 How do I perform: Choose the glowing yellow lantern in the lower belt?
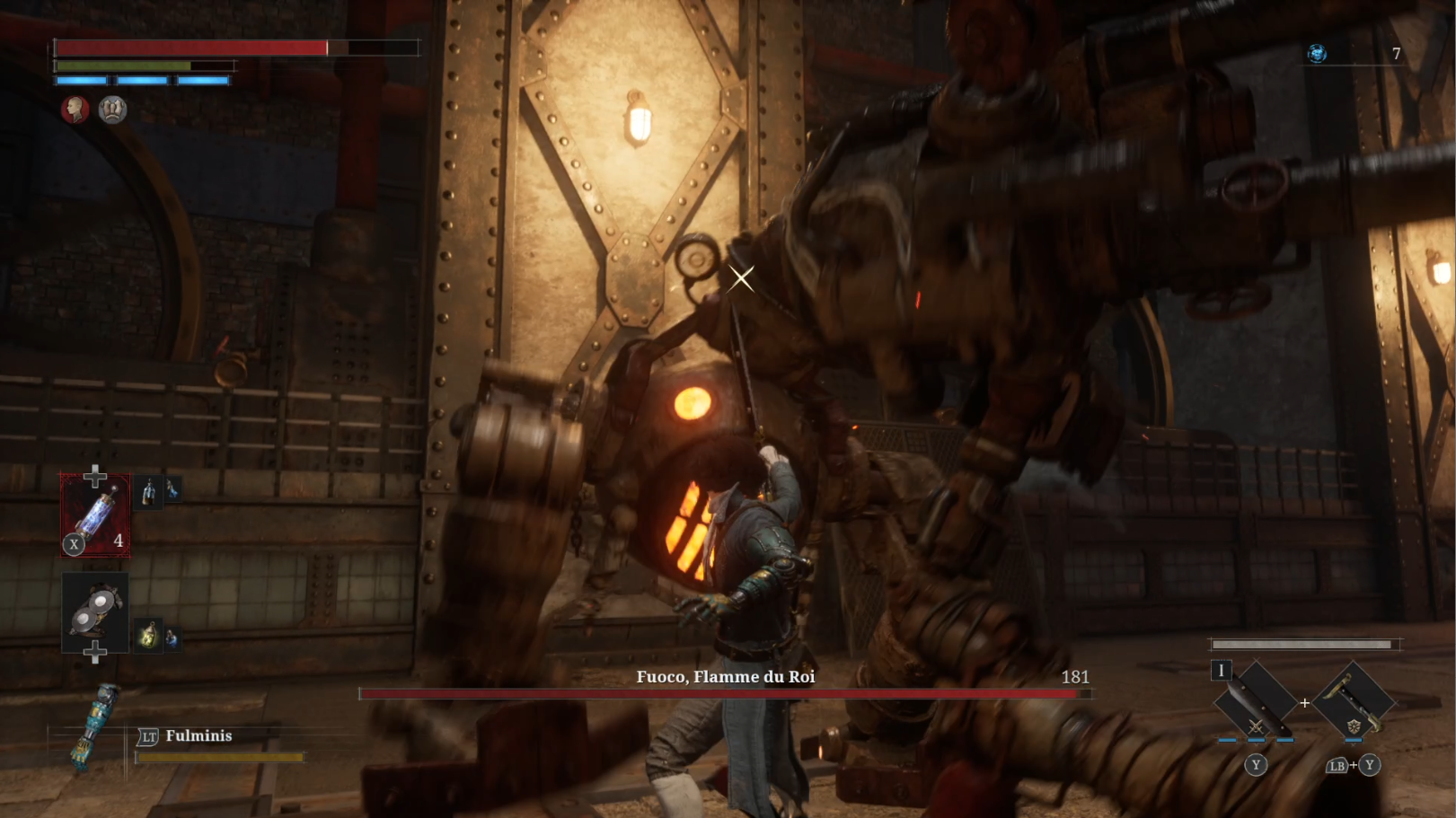point(148,637)
